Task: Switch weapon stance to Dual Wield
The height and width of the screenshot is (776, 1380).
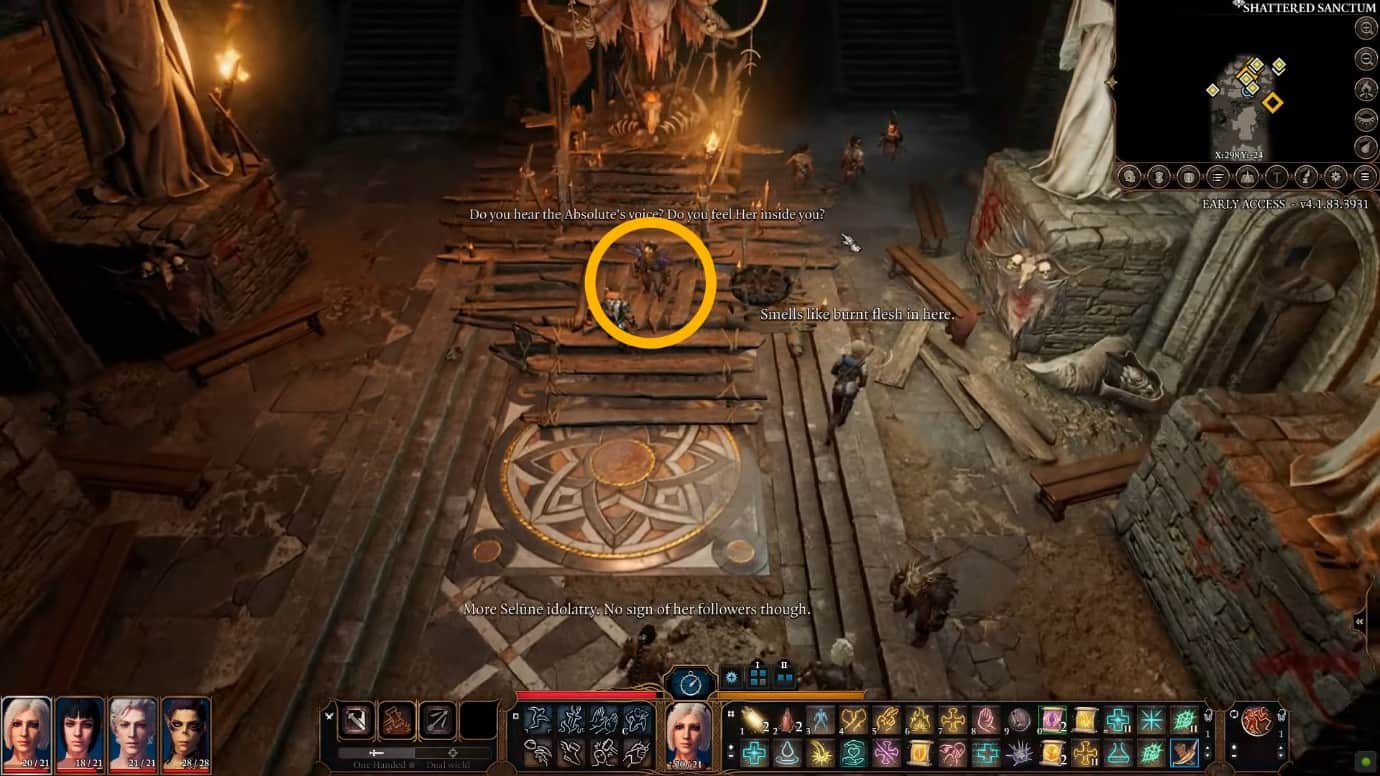Action: (454, 752)
